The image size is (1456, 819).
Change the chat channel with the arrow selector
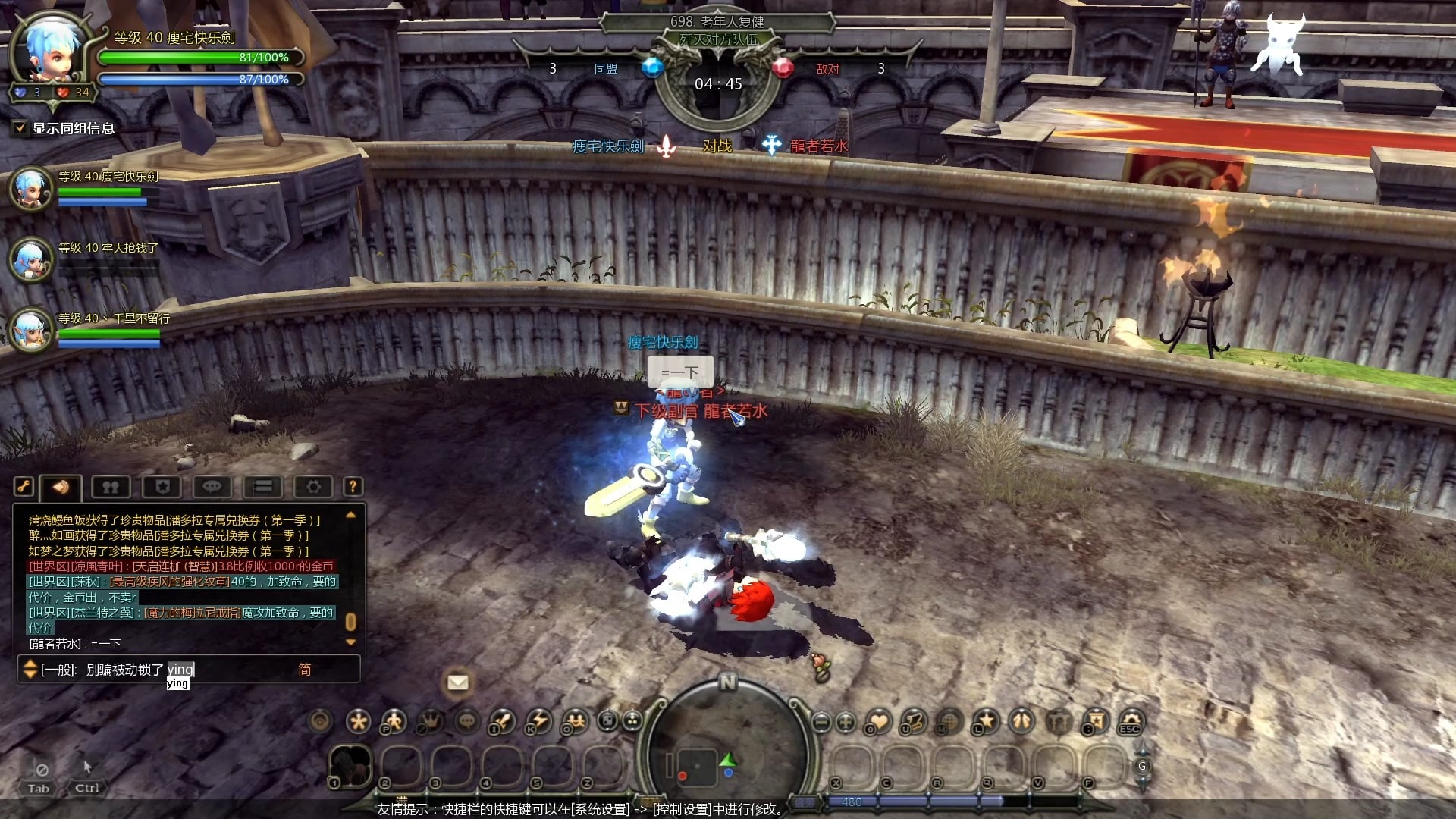pyautogui.click(x=30, y=669)
